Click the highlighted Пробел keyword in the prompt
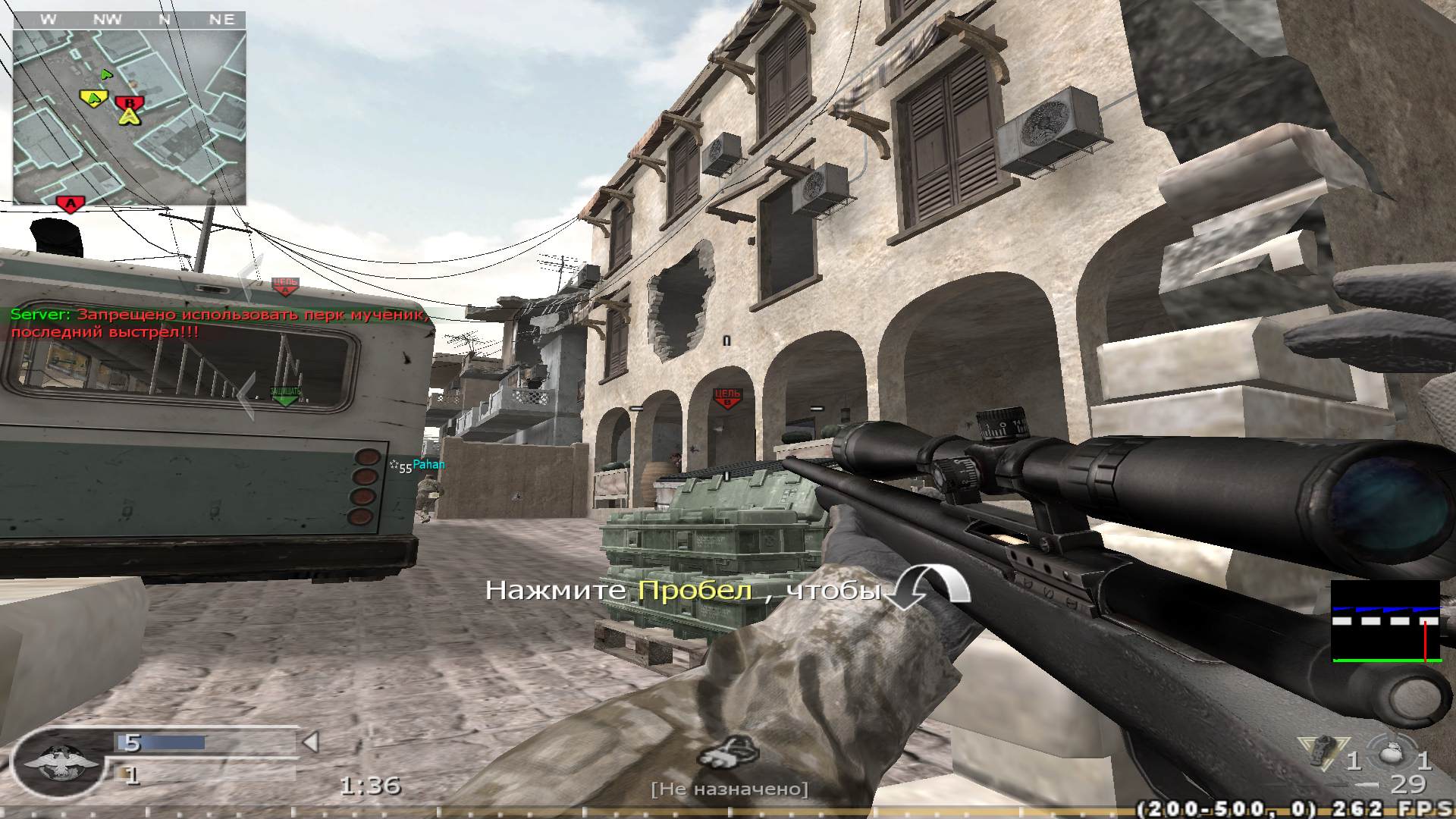The image size is (1456, 819). (x=693, y=591)
